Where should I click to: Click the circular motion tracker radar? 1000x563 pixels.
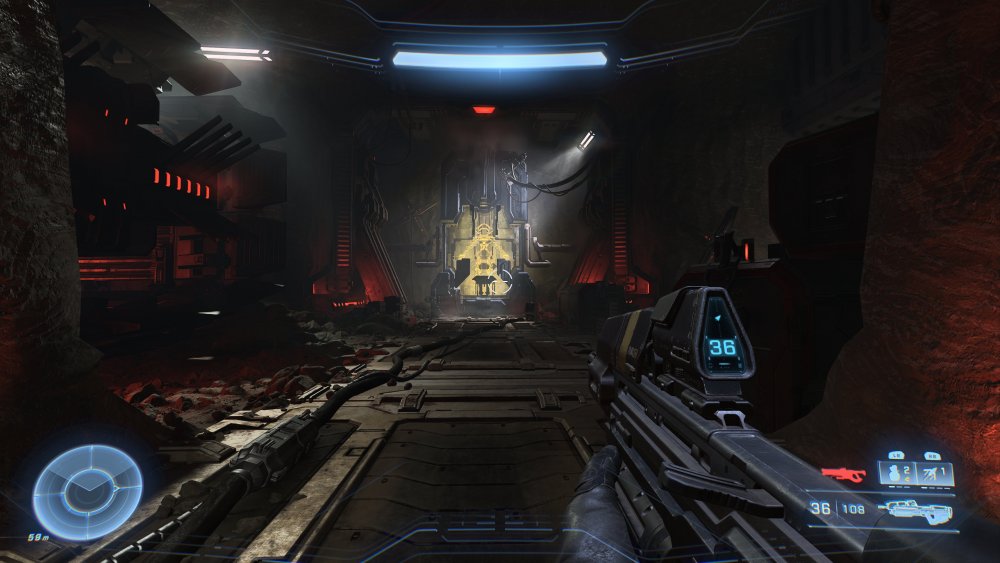(x=87, y=492)
